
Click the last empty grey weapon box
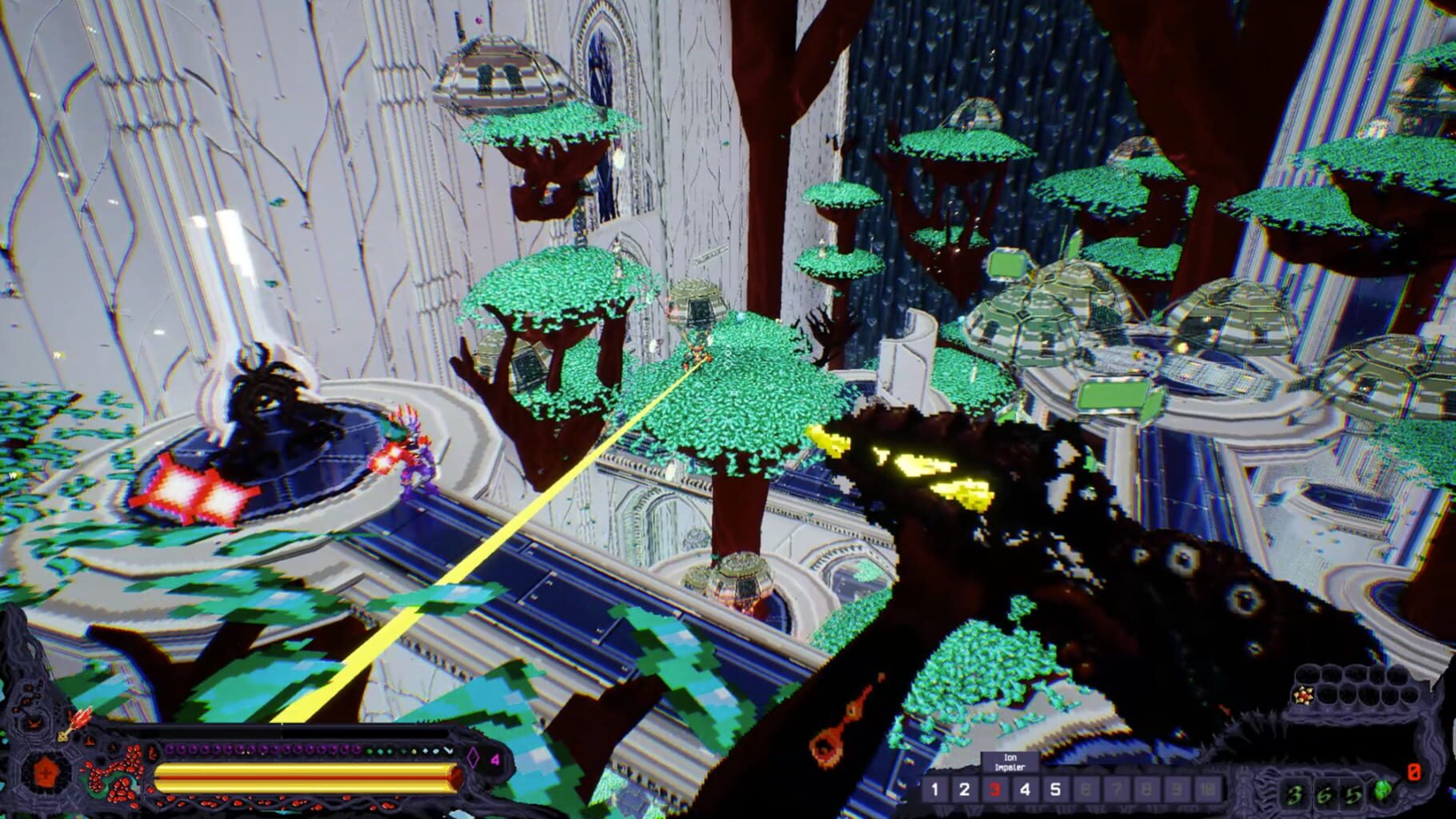point(1209,789)
